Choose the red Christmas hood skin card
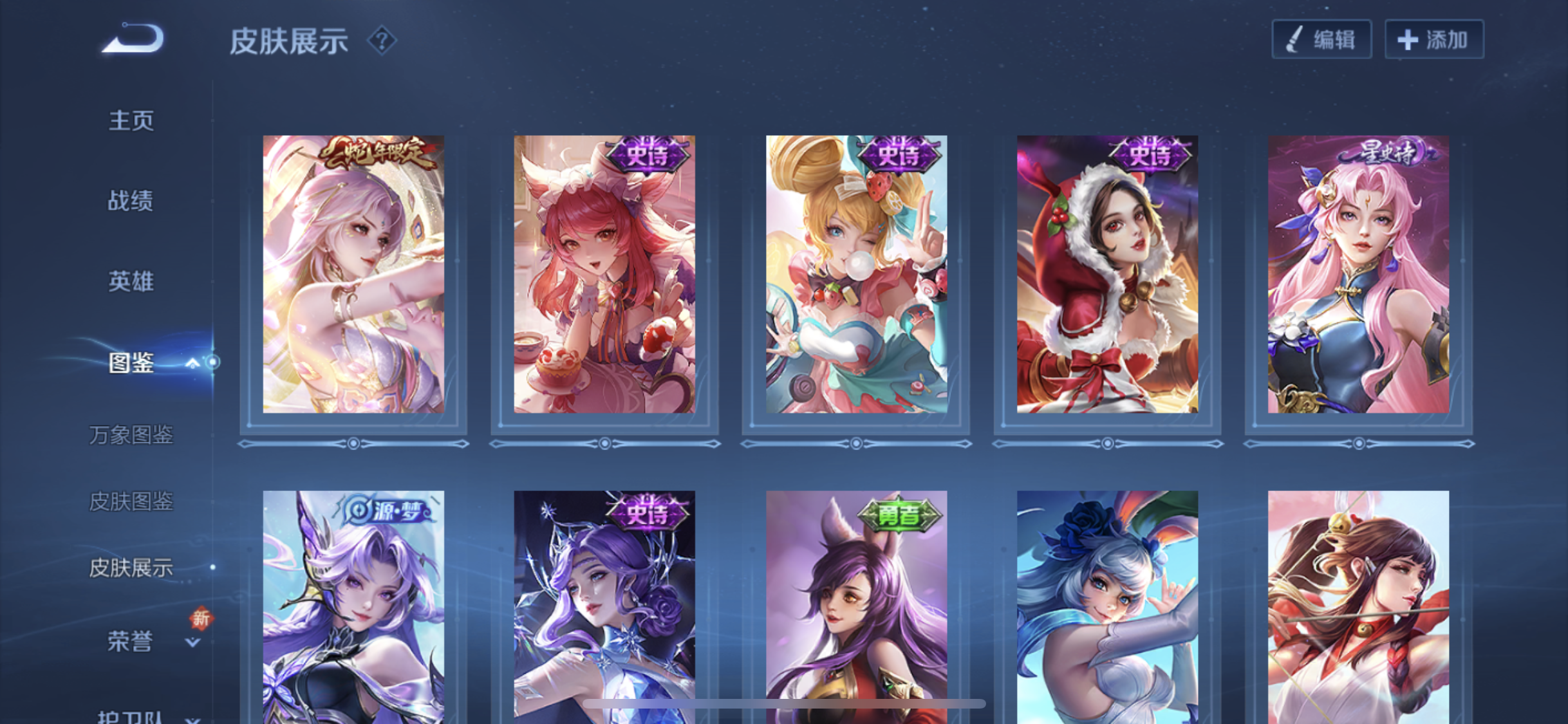This screenshot has height=724, width=1568. [1107, 274]
